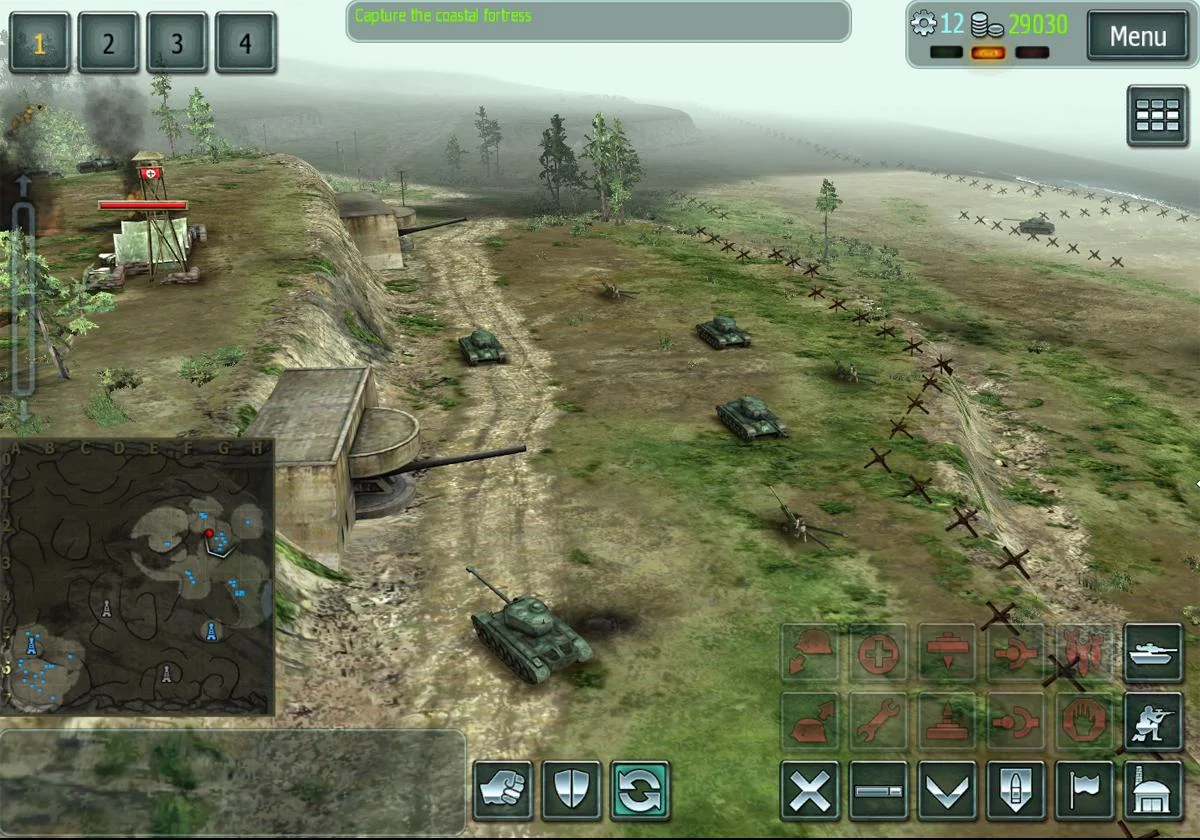
Task: Open the grid panel button
Action: click(x=1158, y=115)
